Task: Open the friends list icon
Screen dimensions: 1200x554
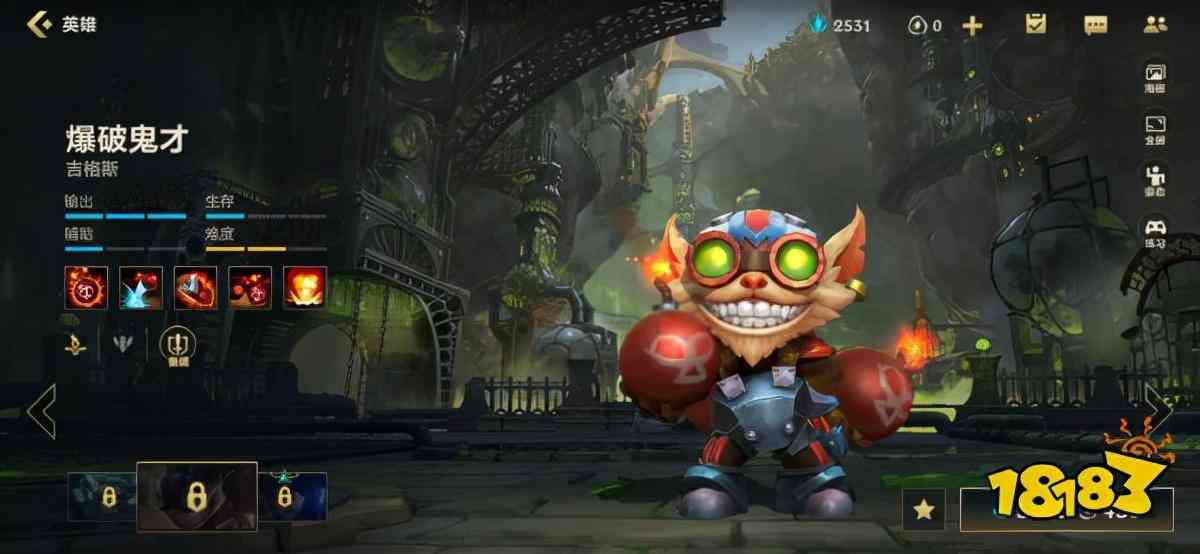Action: tap(1156, 24)
